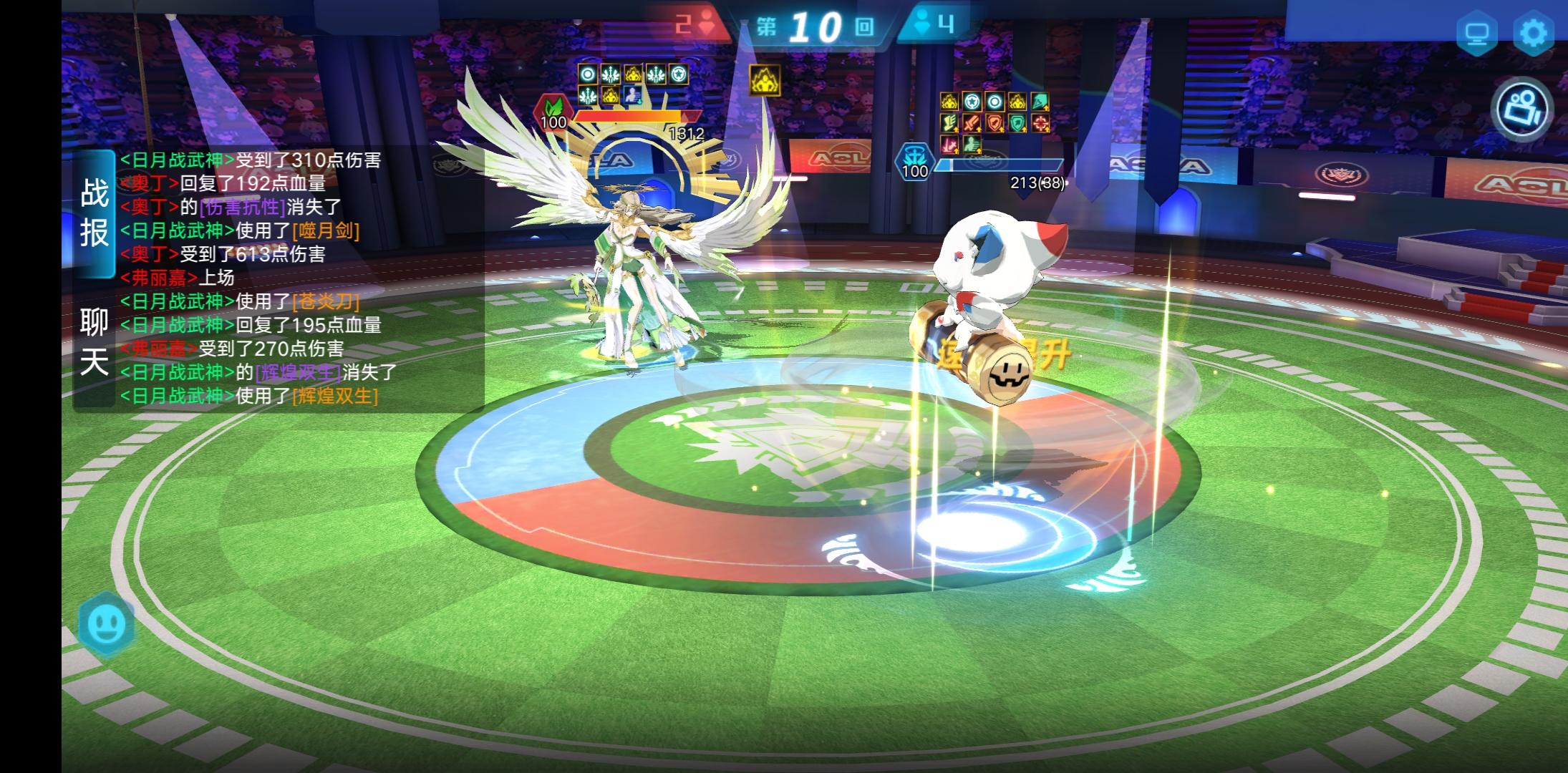Click the display/monitor icon at top right
Image resolution: width=1568 pixels, height=773 pixels.
pyautogui.click(x=1478, y=31)
